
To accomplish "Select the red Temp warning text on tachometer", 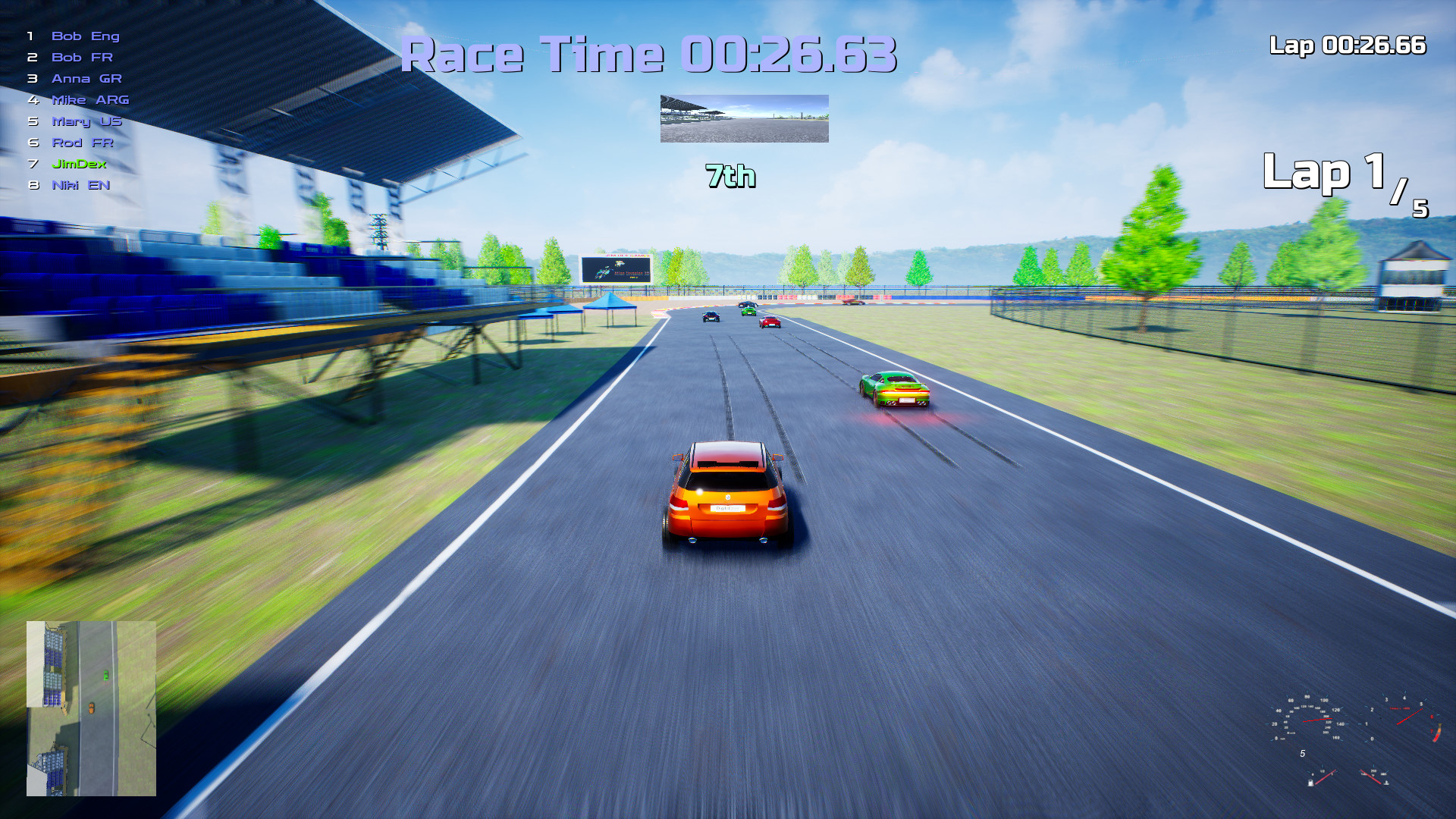I will click(x=1399, y=708).
